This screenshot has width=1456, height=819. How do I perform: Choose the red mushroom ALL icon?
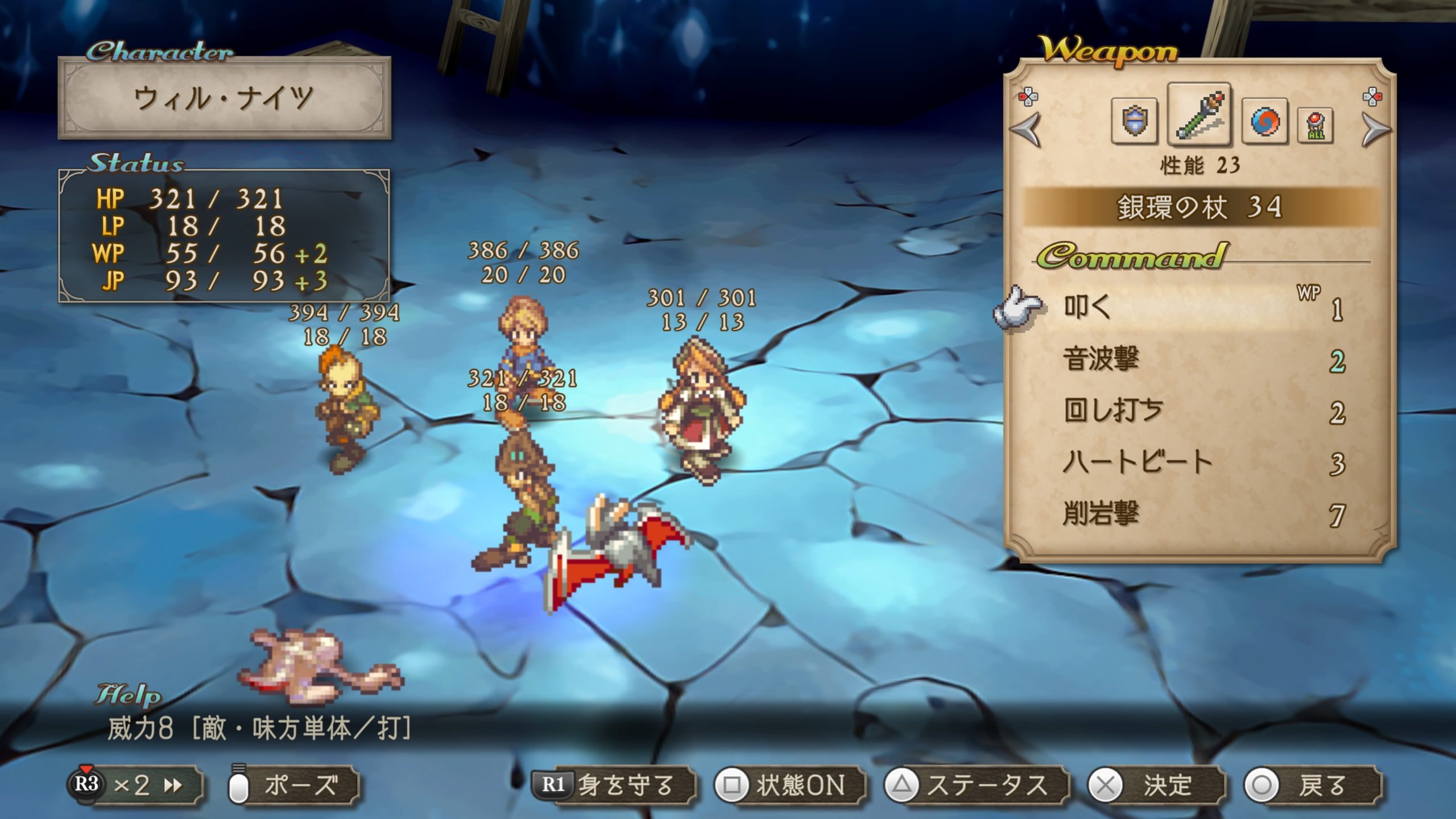(x=1316, y=125)
